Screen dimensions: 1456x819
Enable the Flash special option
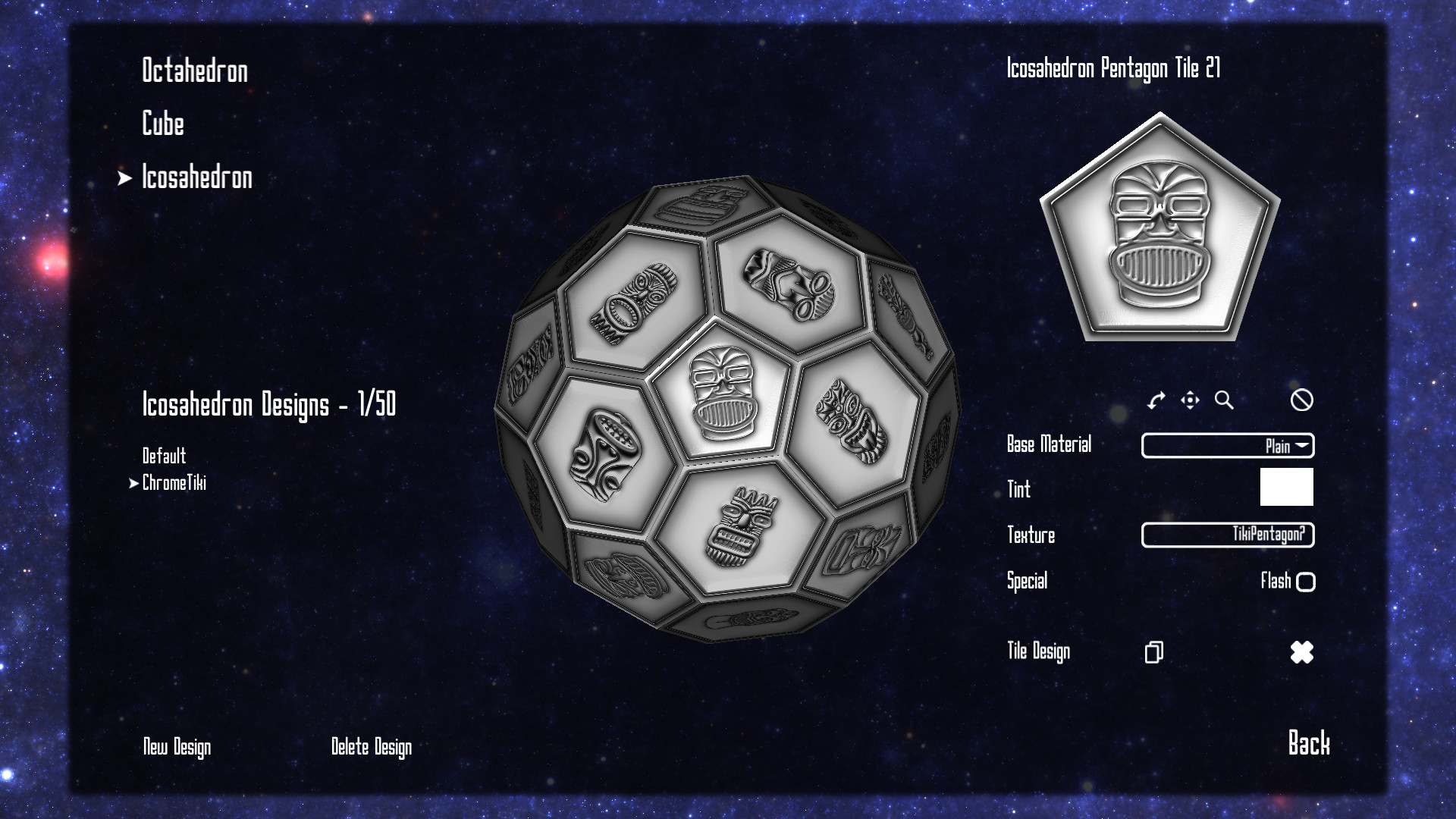click(1307, 582)
